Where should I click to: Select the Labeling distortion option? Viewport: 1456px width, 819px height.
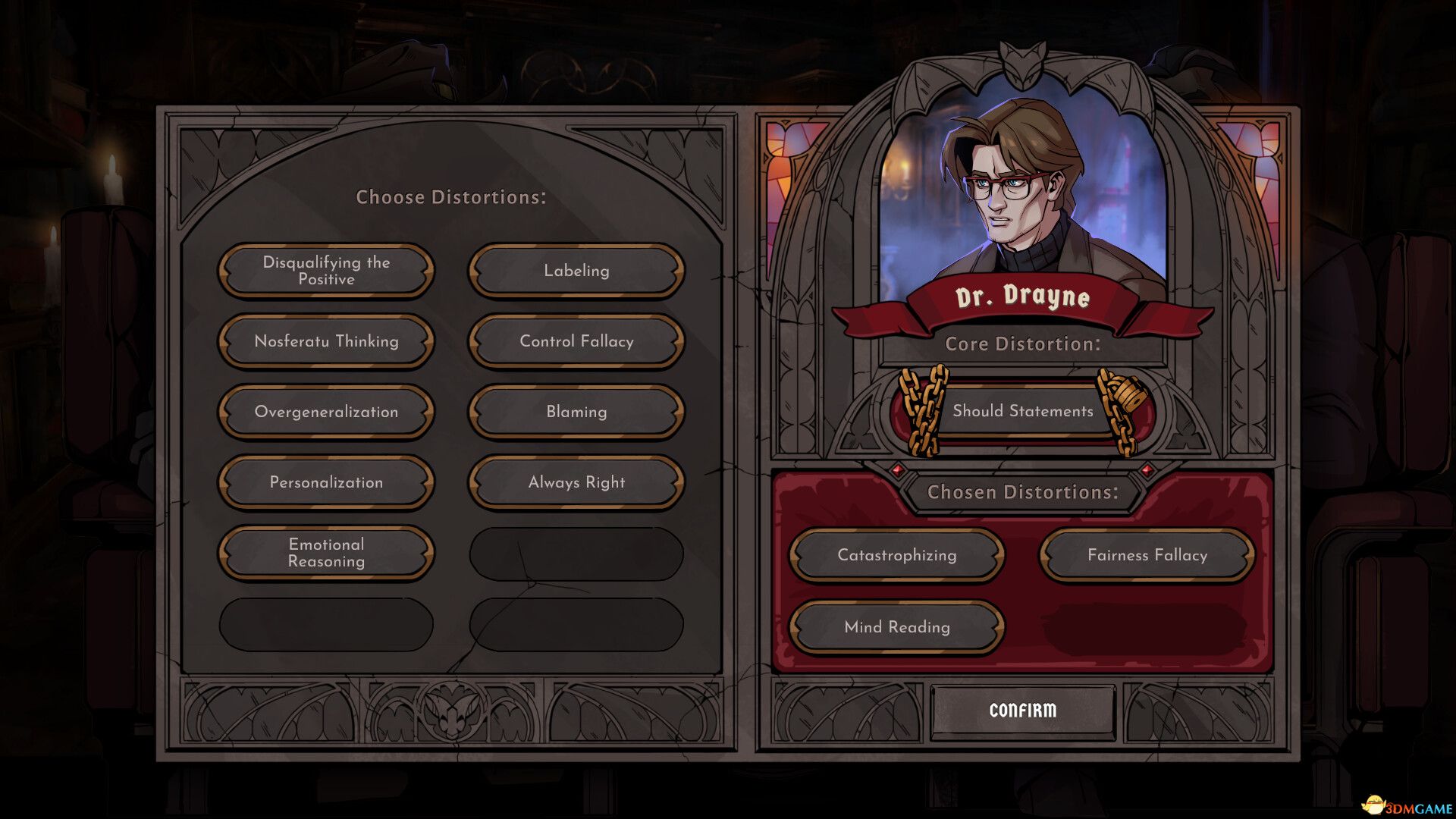coord(575,270)
